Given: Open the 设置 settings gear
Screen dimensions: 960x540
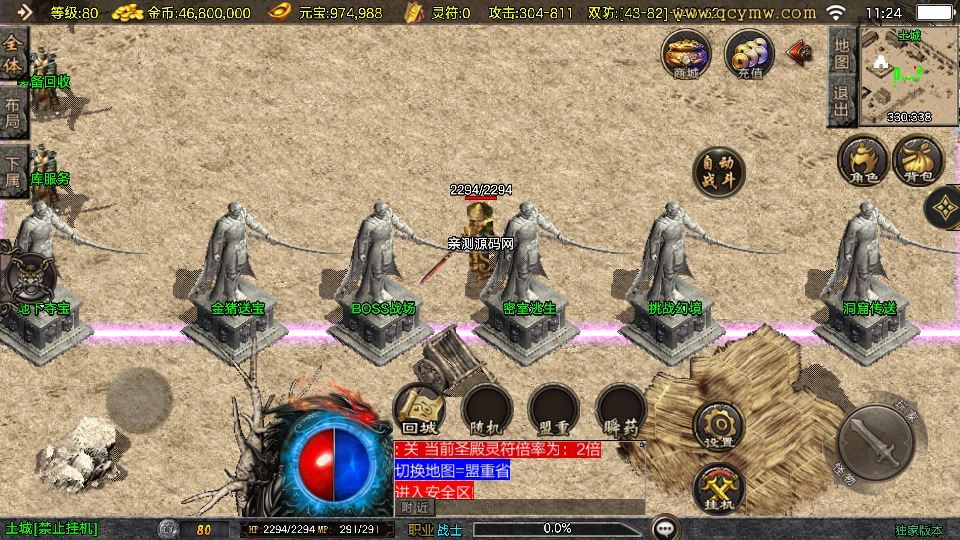Looking at the screenshot, I should (x=718, y=426).
